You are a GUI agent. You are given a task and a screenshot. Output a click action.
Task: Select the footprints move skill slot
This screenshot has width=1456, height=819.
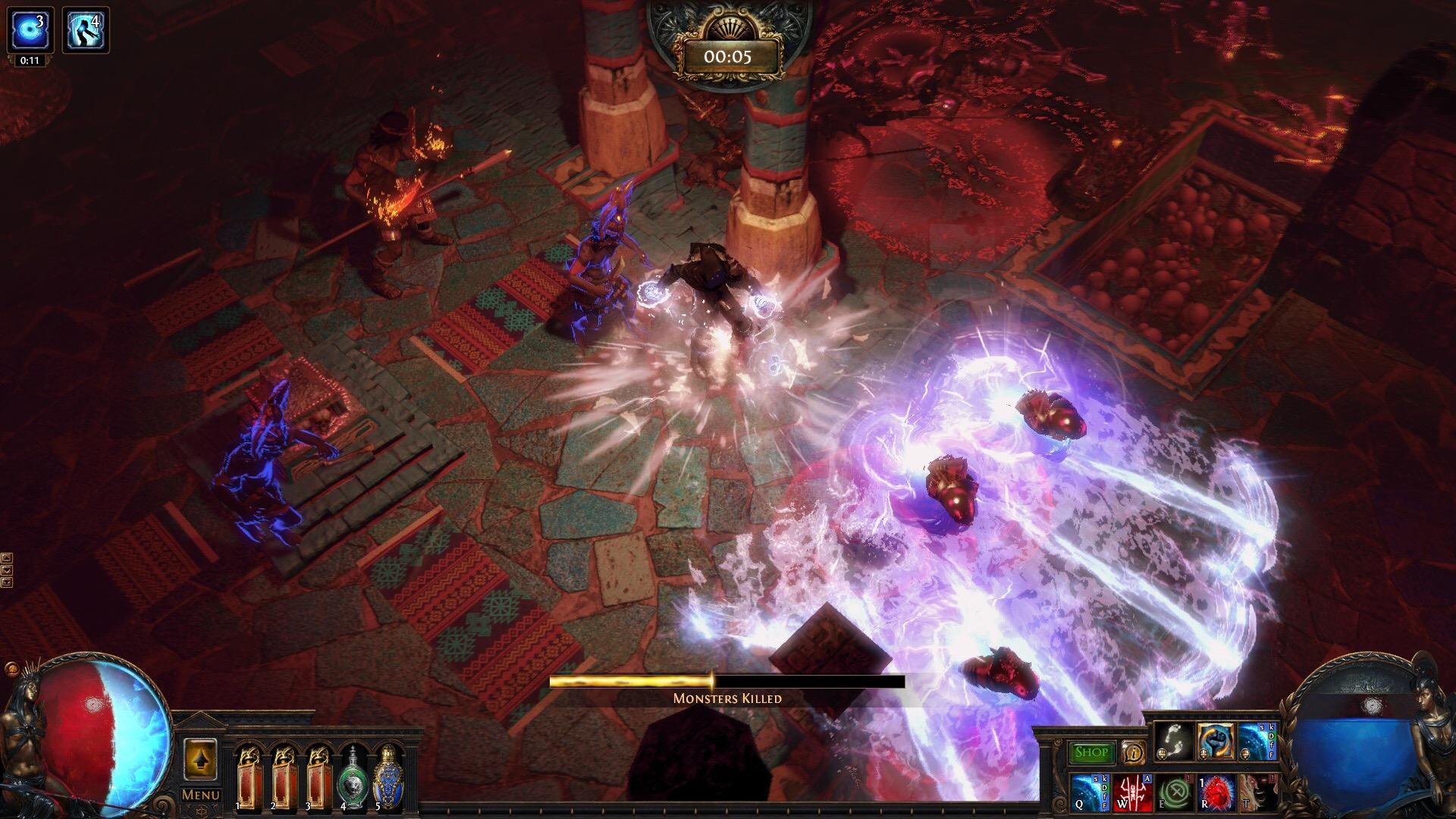click(x=1172, y=741)
